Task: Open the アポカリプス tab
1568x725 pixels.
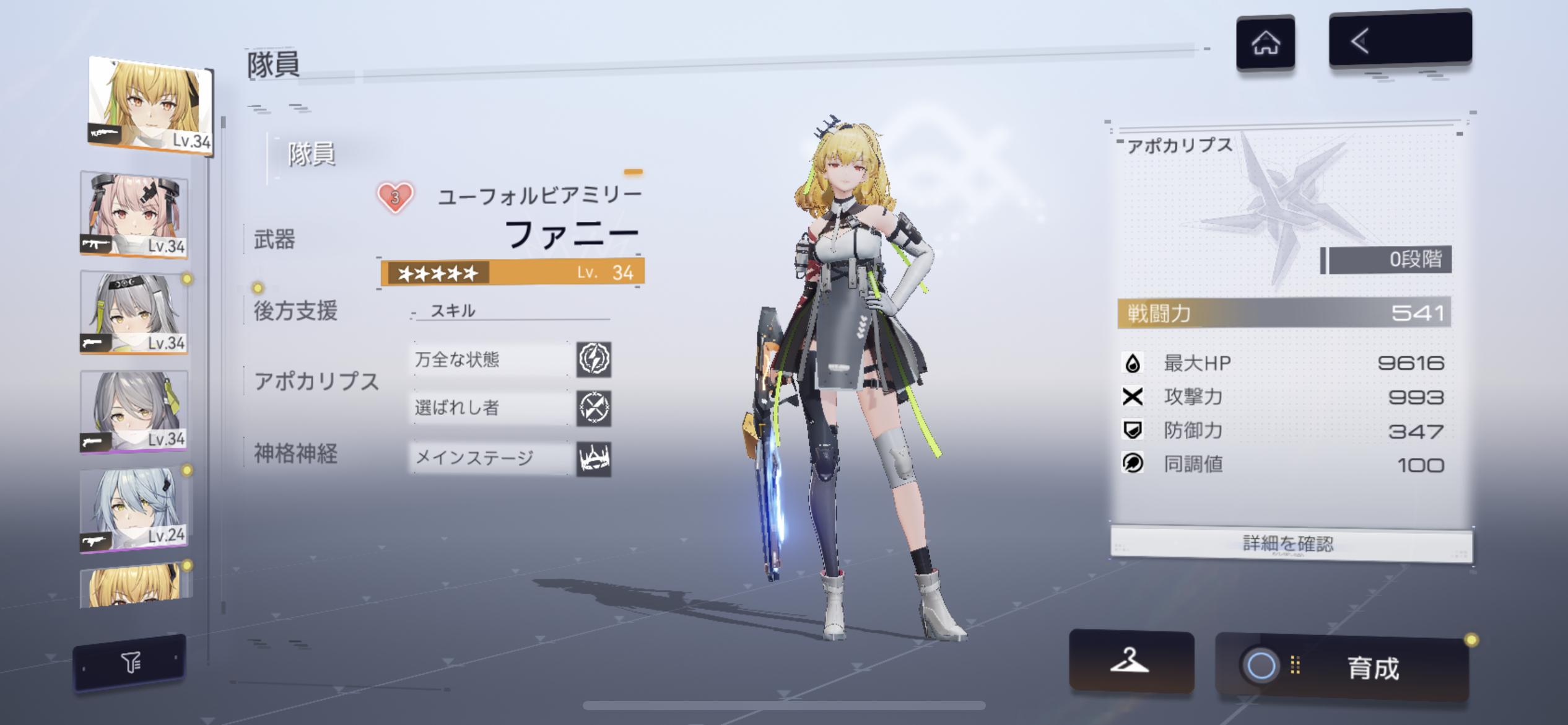Action: [x=316, y=381]
